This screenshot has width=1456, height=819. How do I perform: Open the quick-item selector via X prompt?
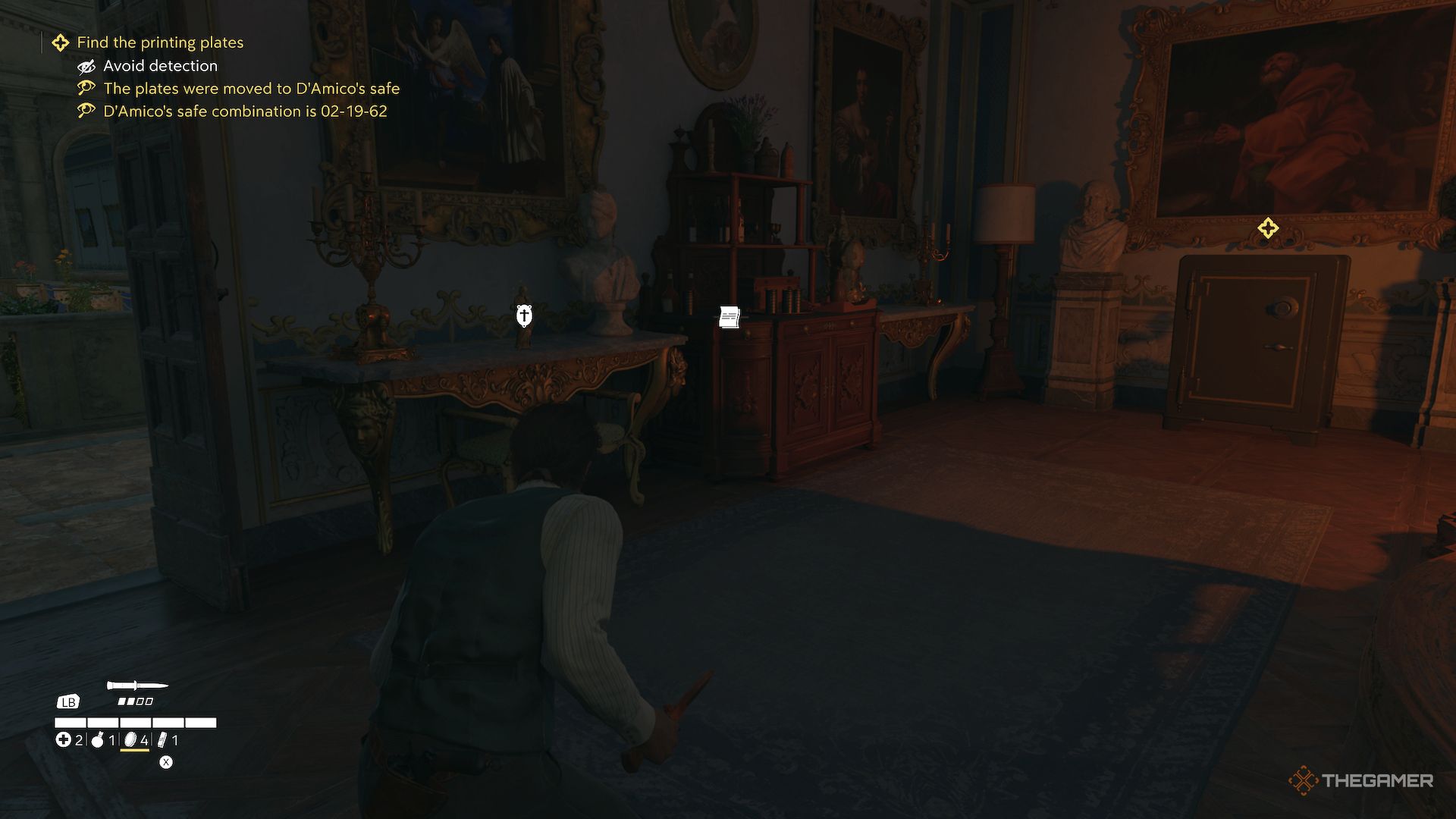pyautogui.click(x=166, y=763)
